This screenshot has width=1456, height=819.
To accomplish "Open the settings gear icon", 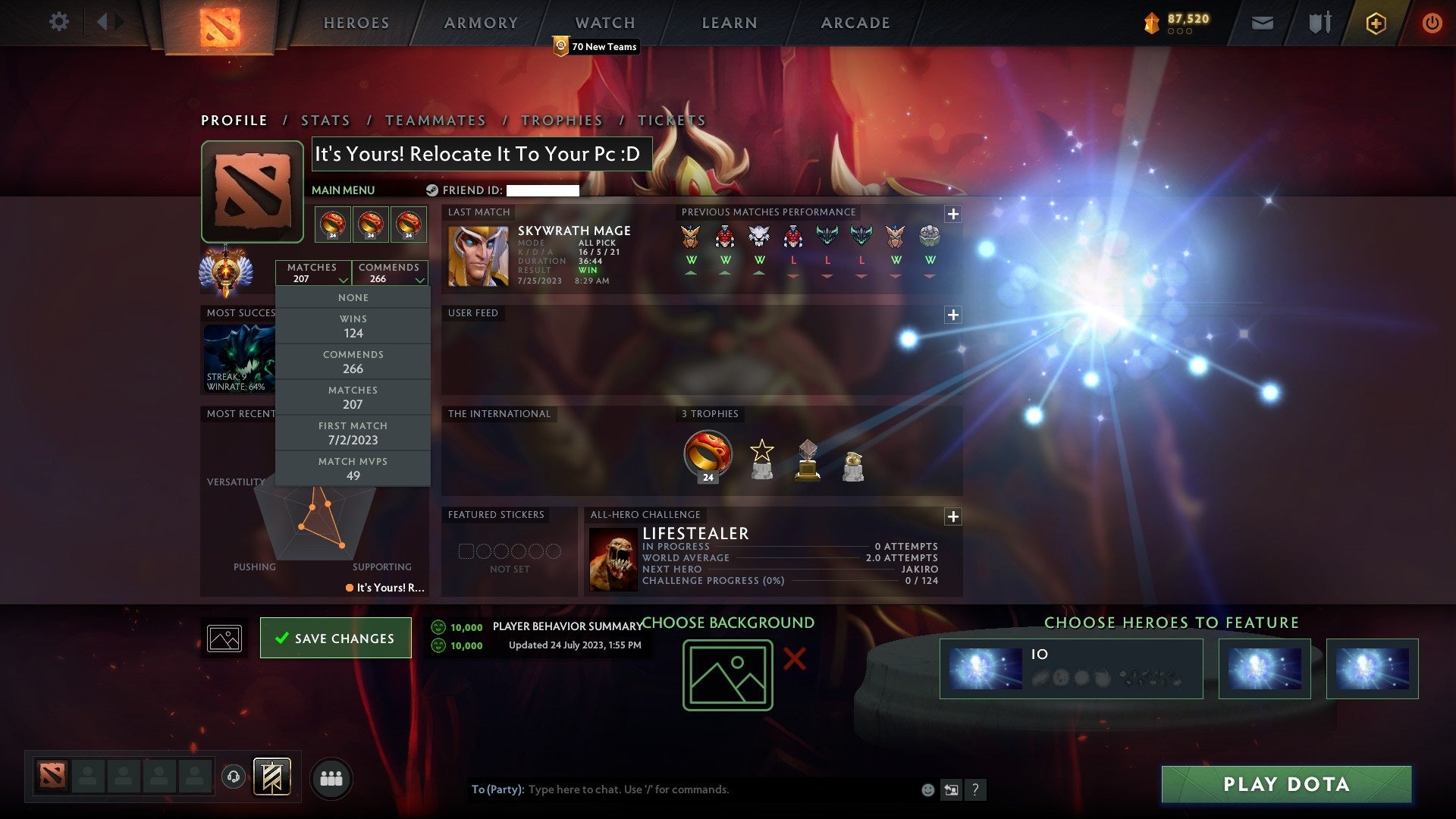I will point(58,22).
